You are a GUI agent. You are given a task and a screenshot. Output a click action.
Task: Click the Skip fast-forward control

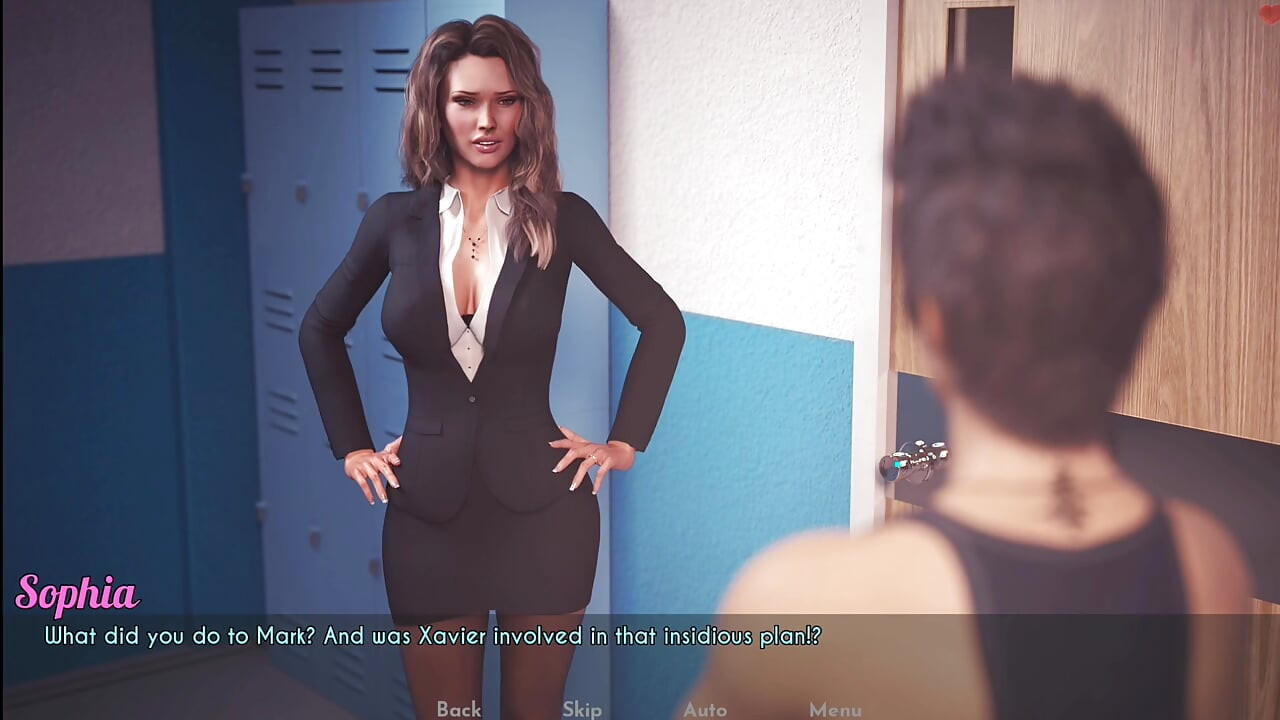583,710
